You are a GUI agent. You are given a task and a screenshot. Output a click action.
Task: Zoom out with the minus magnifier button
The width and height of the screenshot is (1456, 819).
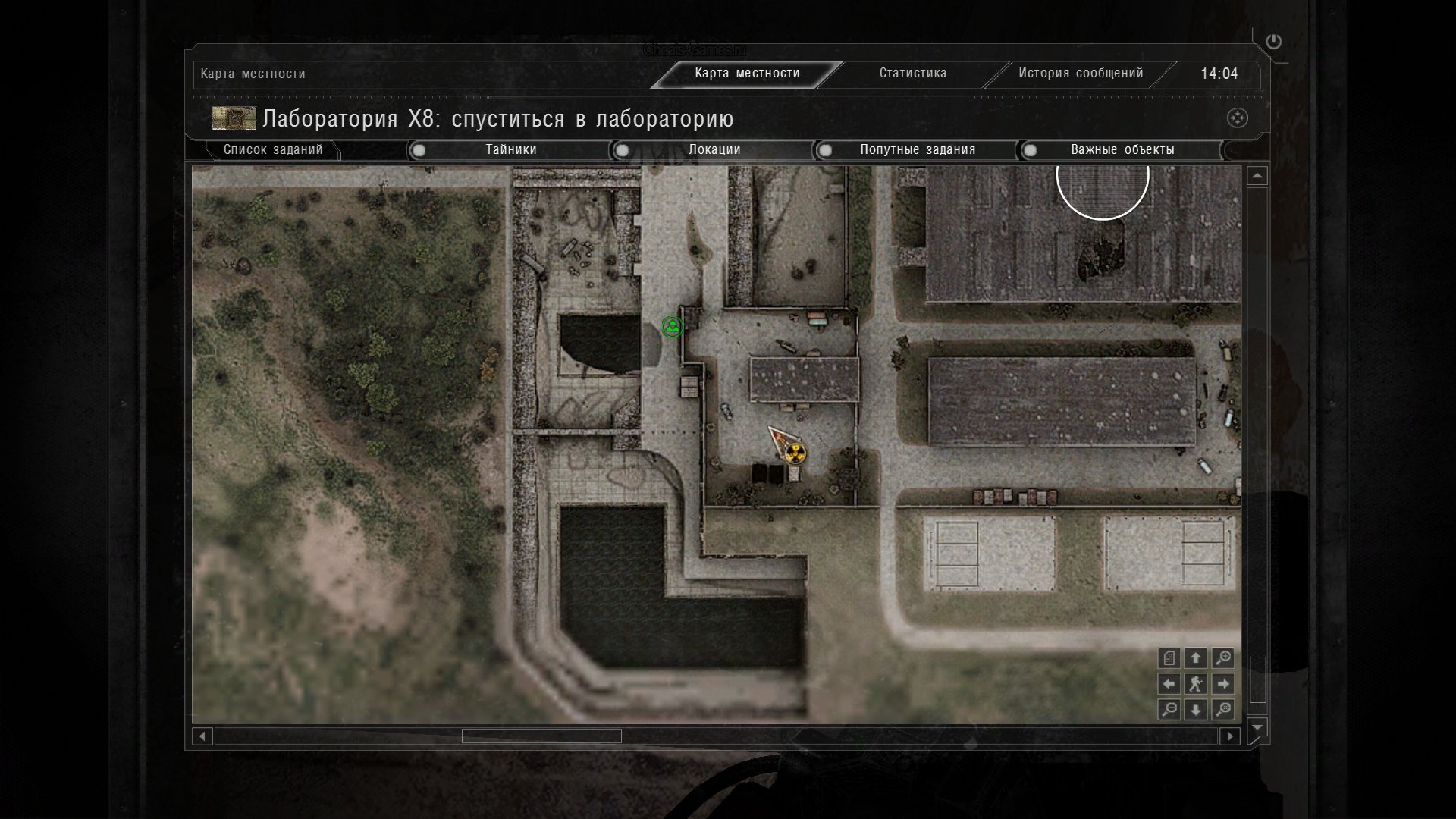1169,710
